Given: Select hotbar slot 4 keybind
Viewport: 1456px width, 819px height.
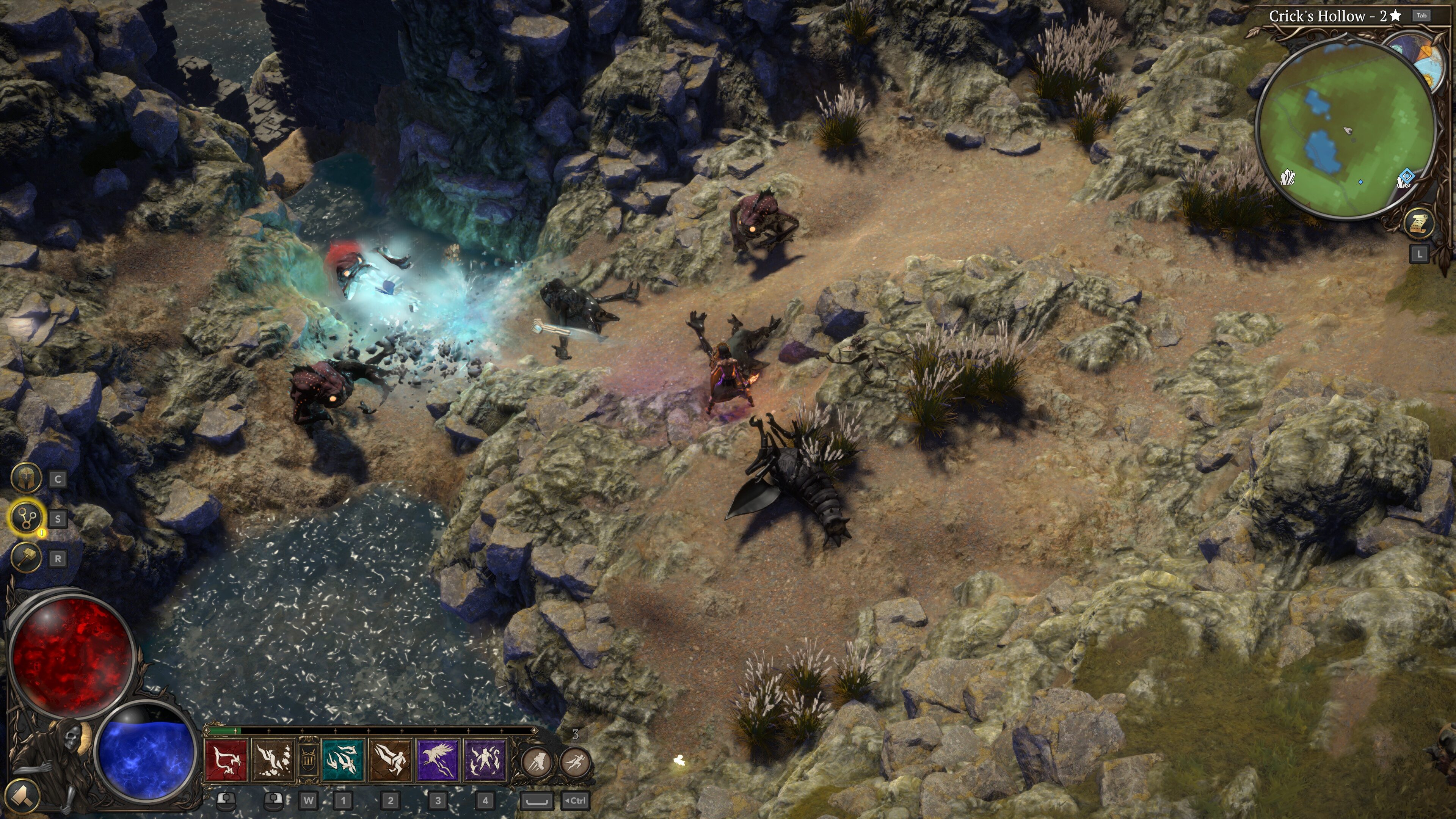Looking at the screenshot, I should tap(486, 801).
